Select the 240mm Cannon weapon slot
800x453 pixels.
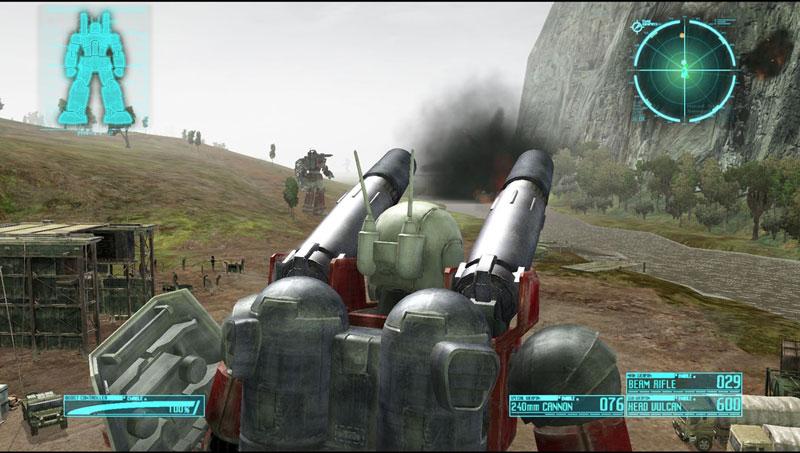(x=566, y=404)
